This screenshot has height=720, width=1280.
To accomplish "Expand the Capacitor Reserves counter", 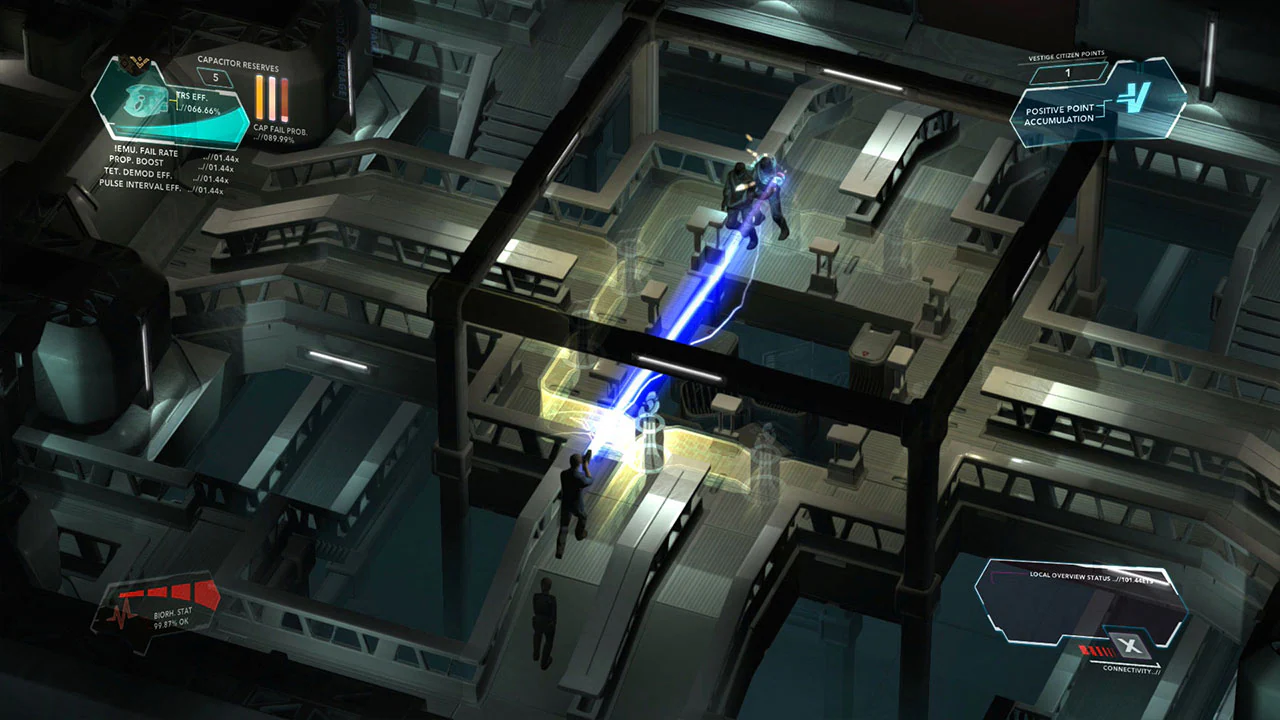I will point(215,77).
